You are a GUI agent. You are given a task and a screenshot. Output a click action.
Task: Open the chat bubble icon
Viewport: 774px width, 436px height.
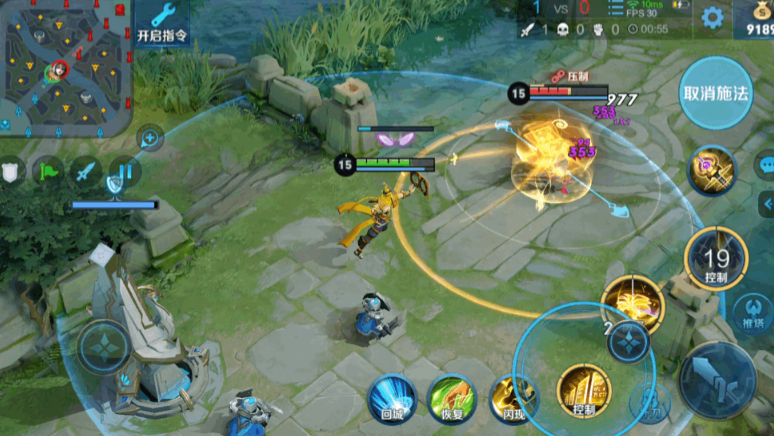765,164
